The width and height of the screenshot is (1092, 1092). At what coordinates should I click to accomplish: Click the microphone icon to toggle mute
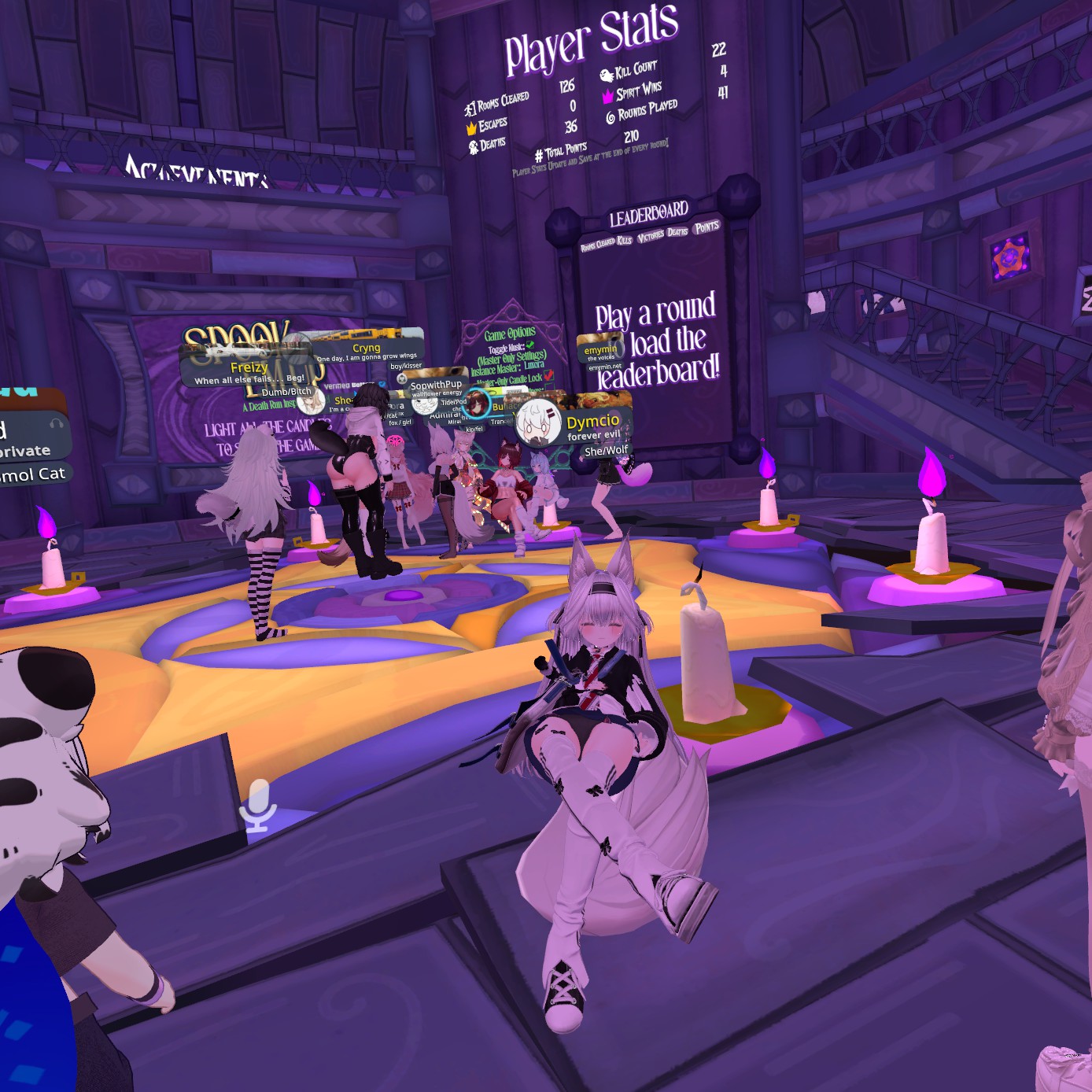pos(258,806)
